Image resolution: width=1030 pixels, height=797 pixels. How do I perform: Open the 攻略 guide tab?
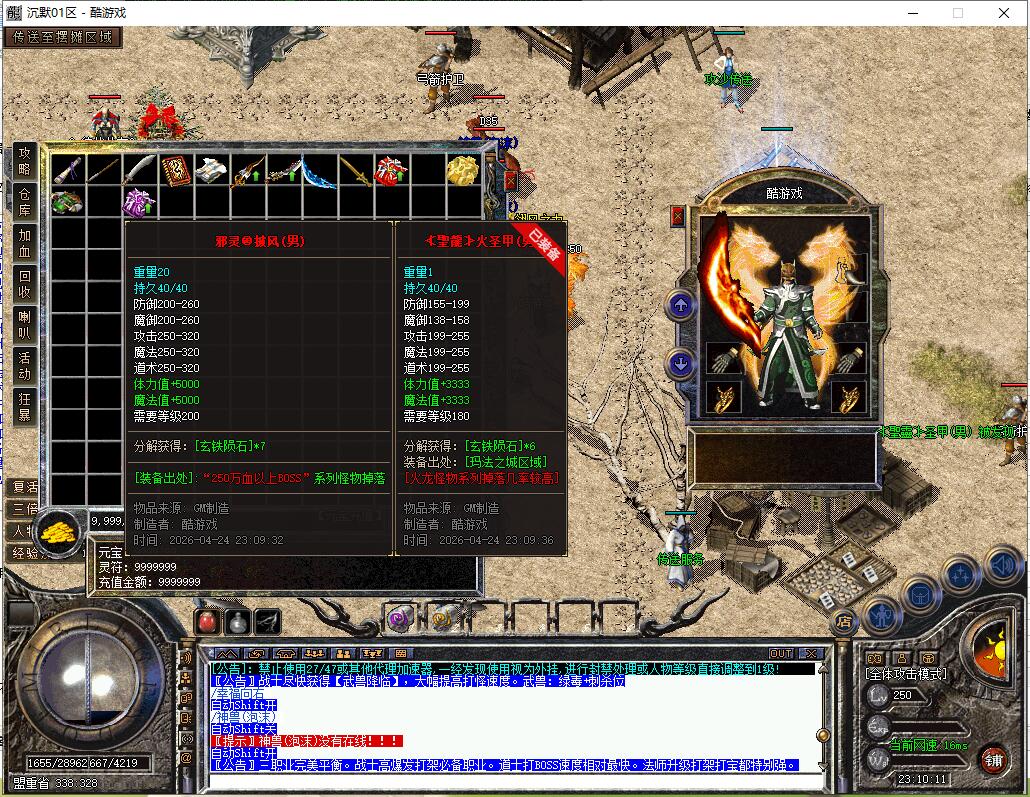tap(25, 160)
